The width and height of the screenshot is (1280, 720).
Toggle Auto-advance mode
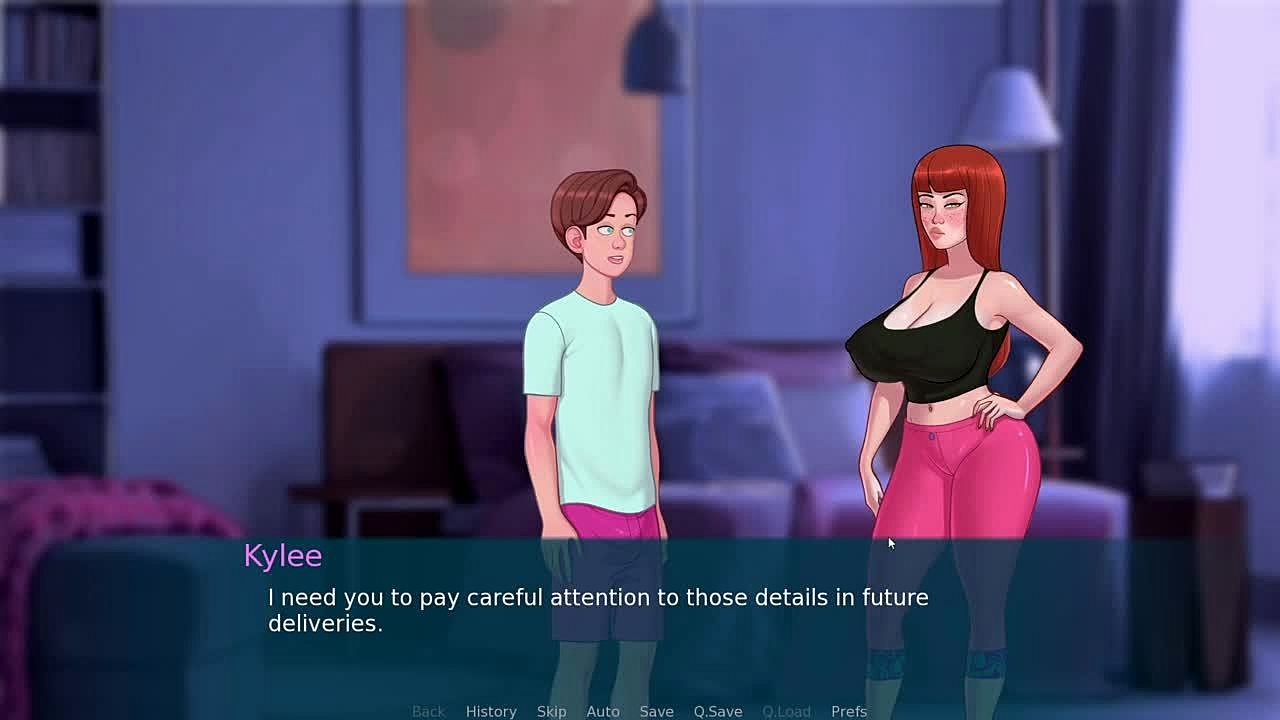click(602, 711)
